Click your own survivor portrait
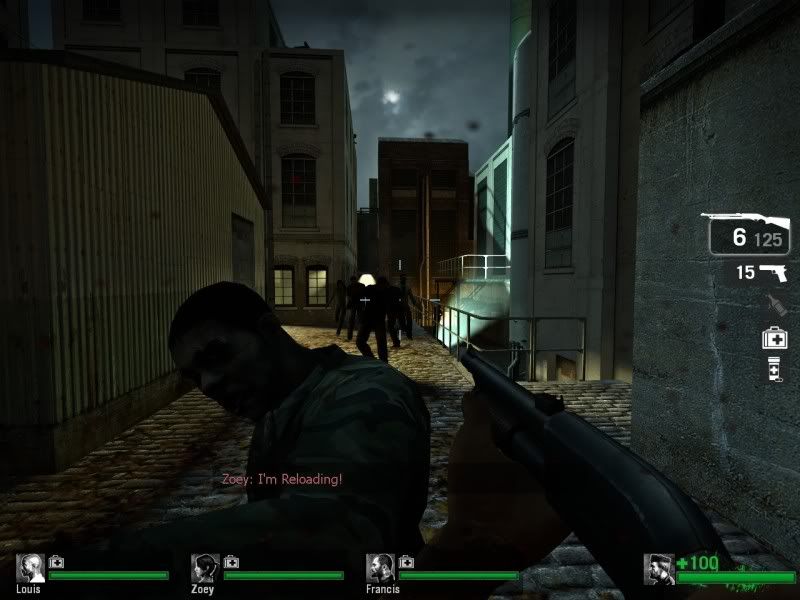Screen dimensions: 800x600 click(x=659, y=568)
